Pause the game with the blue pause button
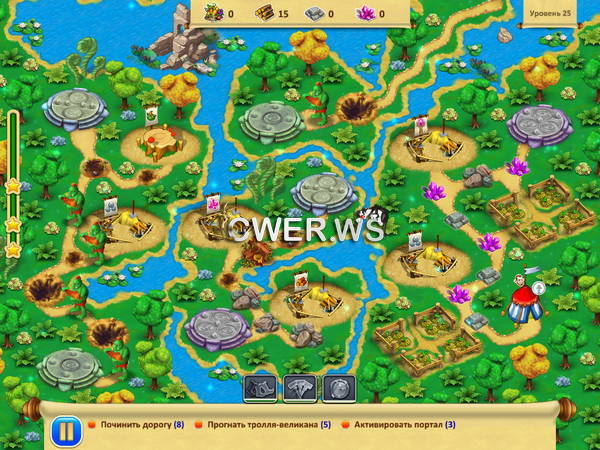Screen dimensions: 600x450 click(64, 432)
